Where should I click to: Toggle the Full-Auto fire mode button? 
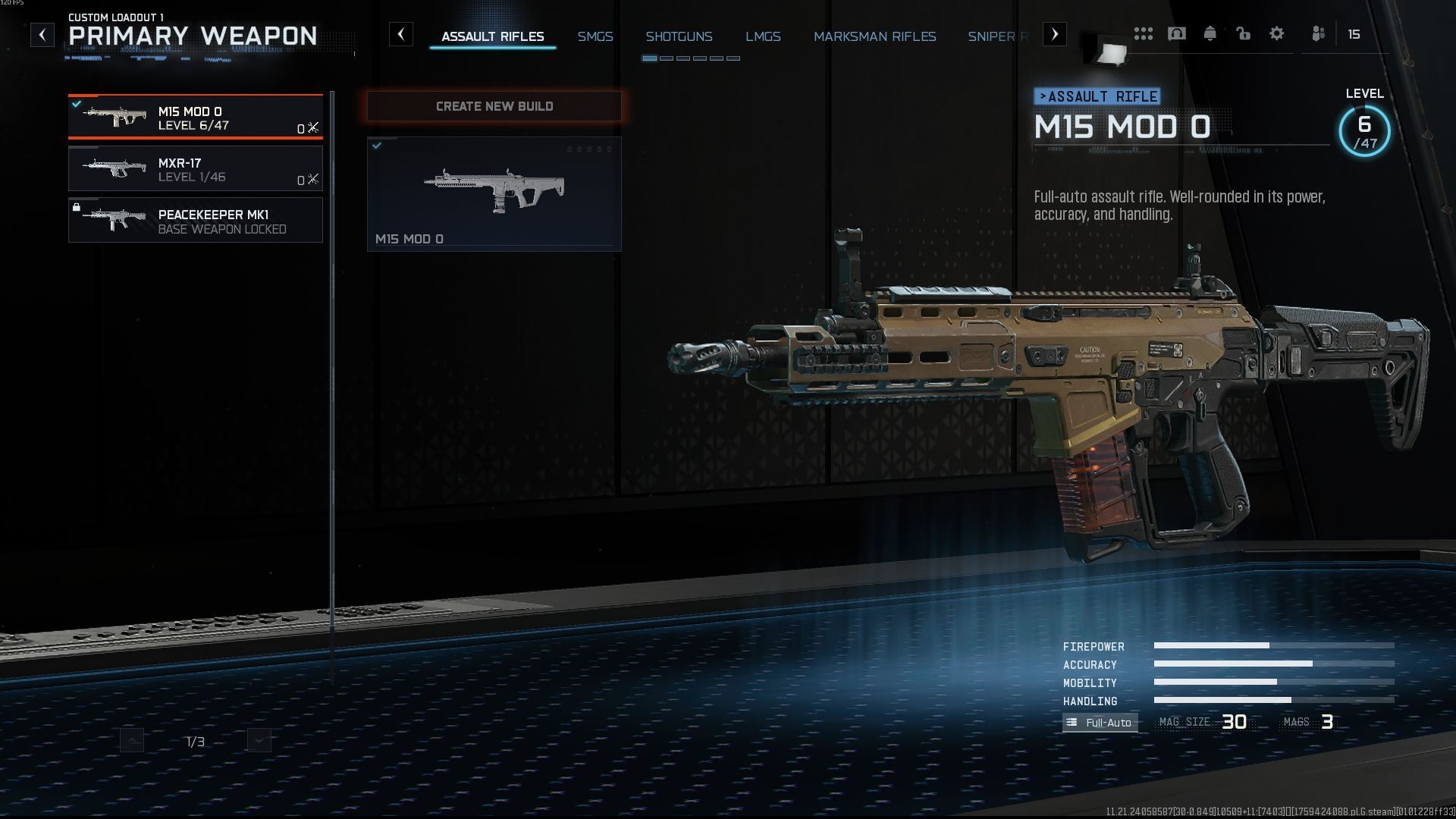1100,723
